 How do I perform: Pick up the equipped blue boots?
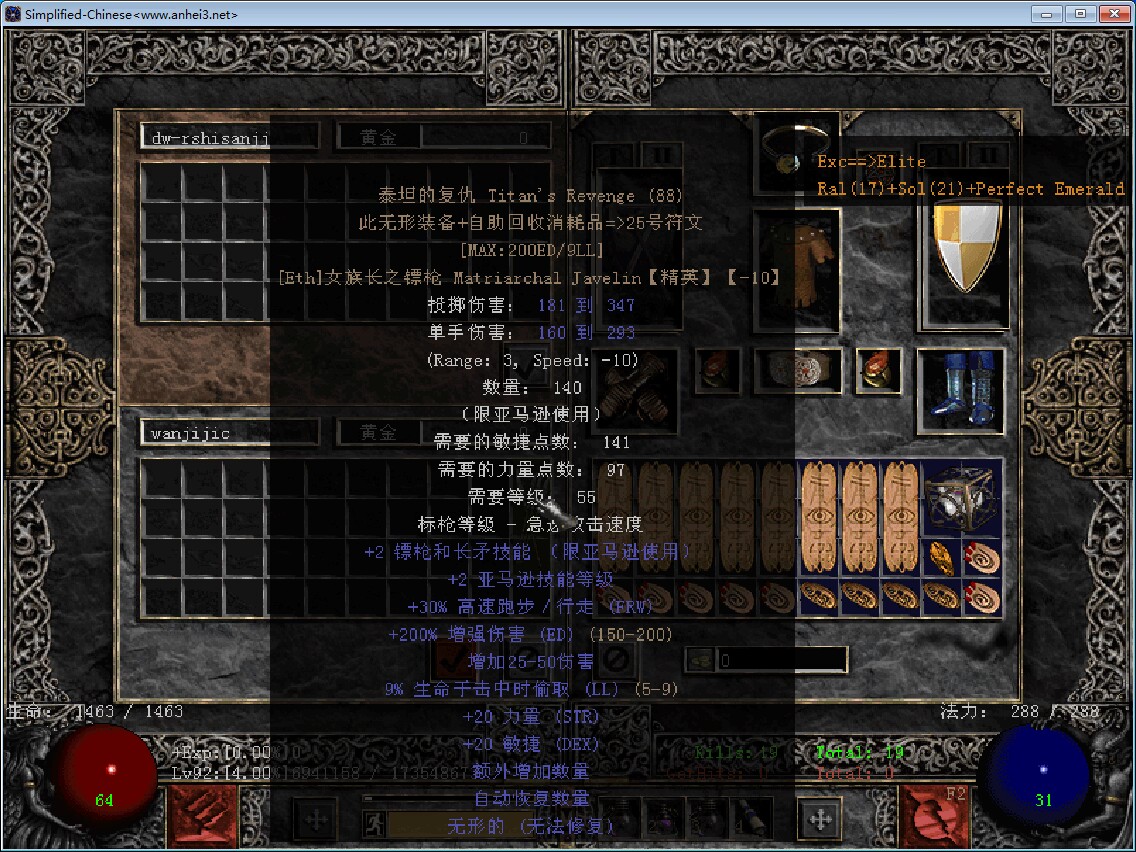tap(960, 390)
